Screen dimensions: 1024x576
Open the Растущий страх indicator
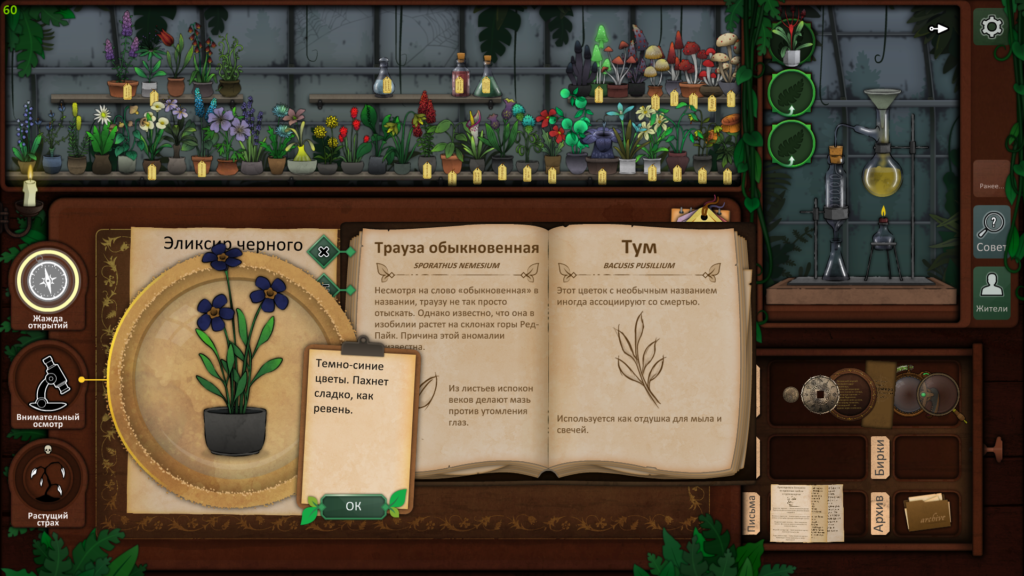pos(48,481)
